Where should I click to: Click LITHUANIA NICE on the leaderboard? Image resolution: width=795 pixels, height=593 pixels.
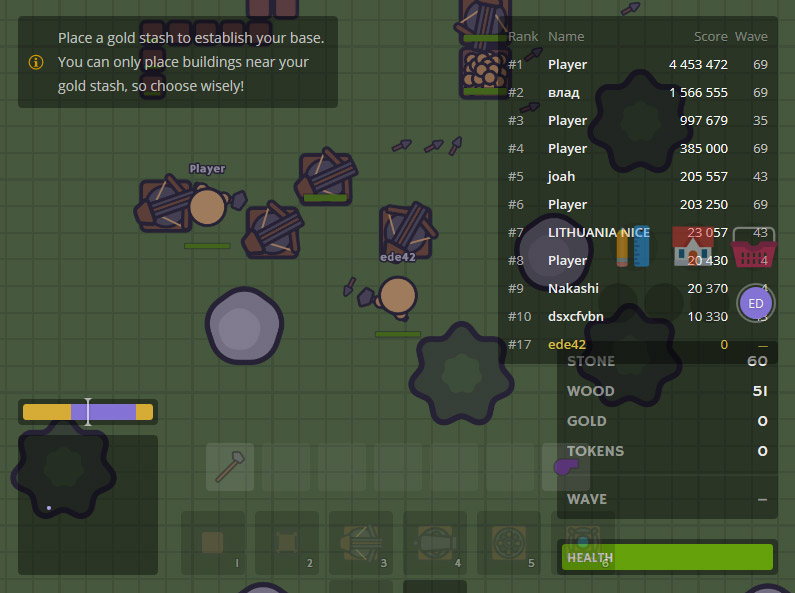[x=598, y=233]
